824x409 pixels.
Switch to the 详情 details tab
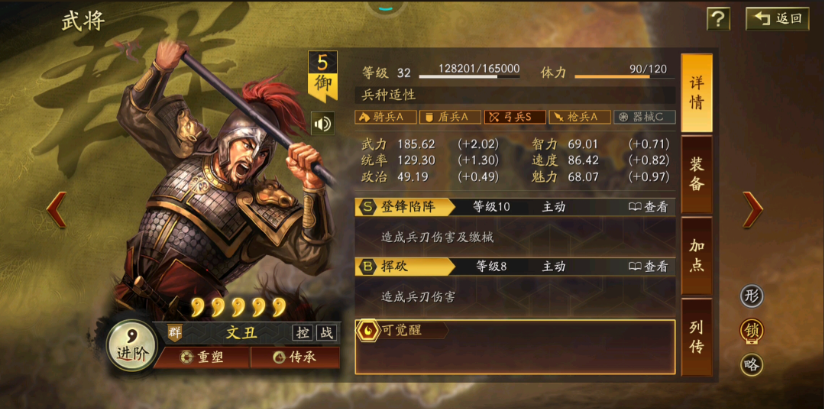click(697, 93)
